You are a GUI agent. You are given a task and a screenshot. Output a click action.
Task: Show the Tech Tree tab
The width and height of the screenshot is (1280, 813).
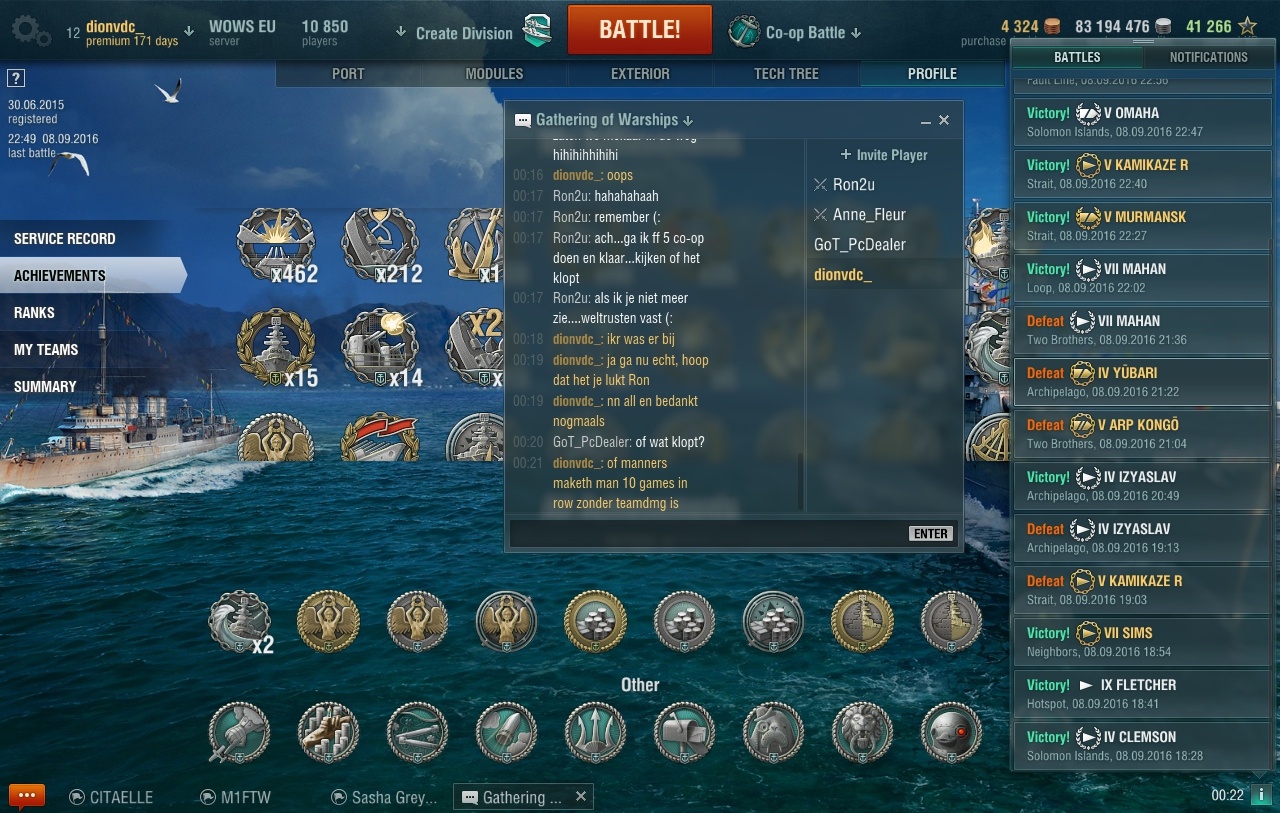pyautogui.click(x=786, y=74)
